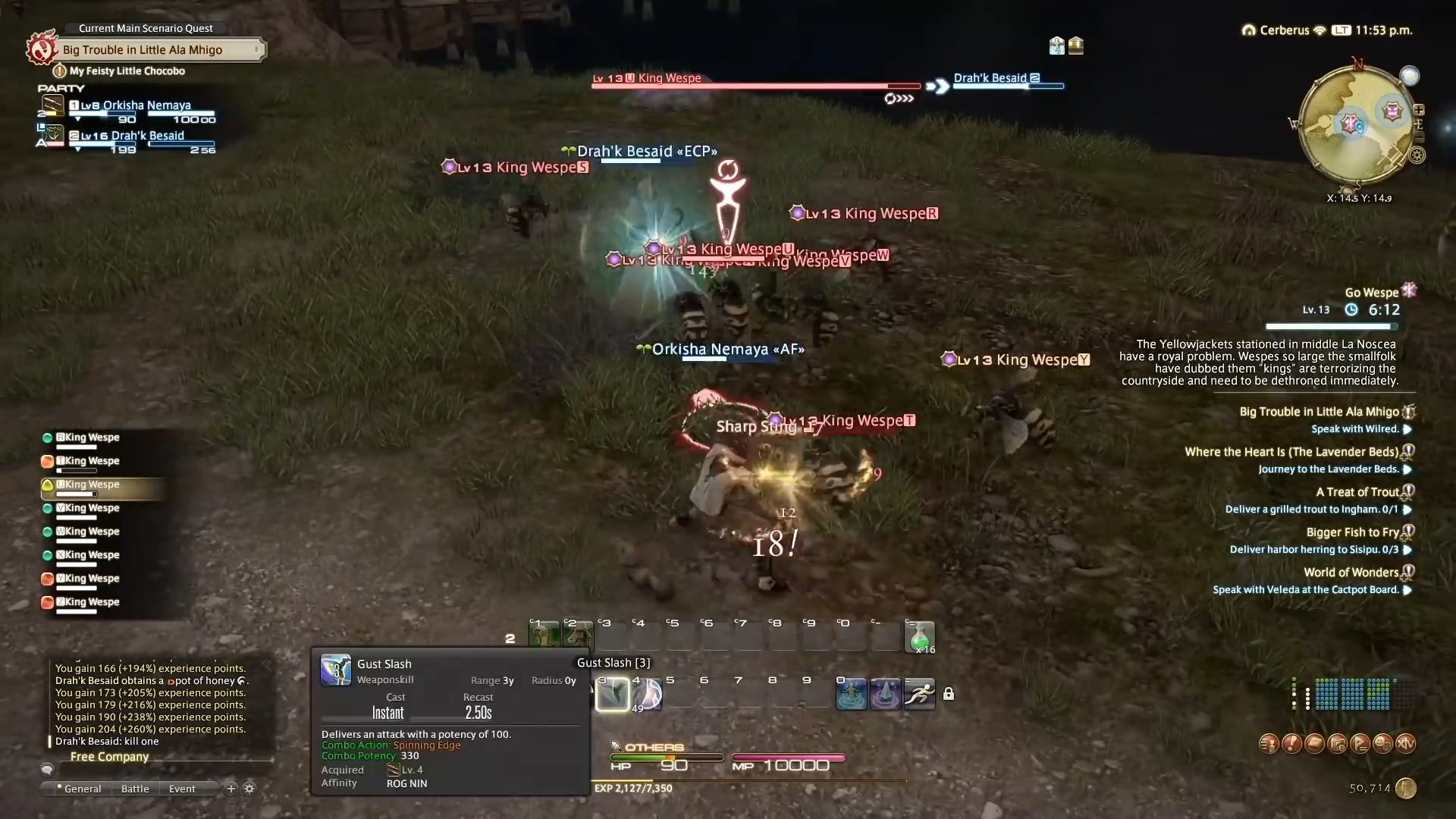The width and height of the screenshot is (1456, 819).
Task: Expand the Journey to the Lavender Beds objective arrow
Action: 1408,469
